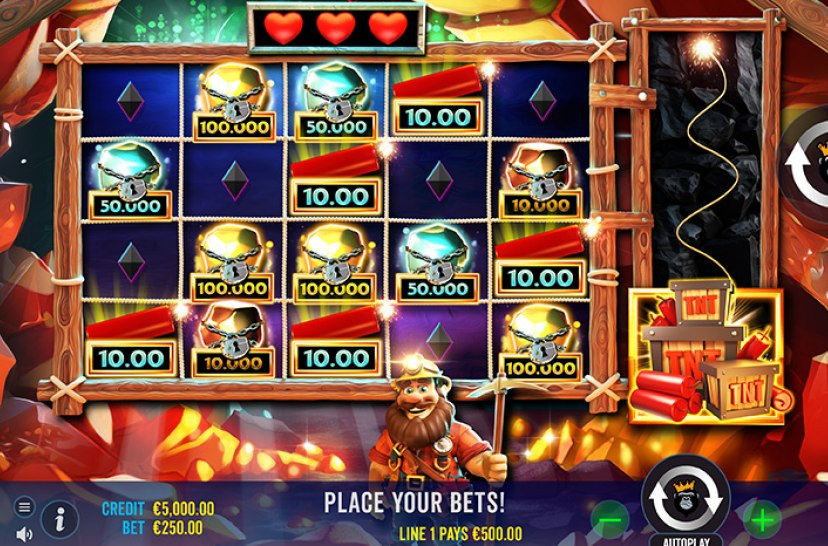Open the game info button

coord(60,519)
